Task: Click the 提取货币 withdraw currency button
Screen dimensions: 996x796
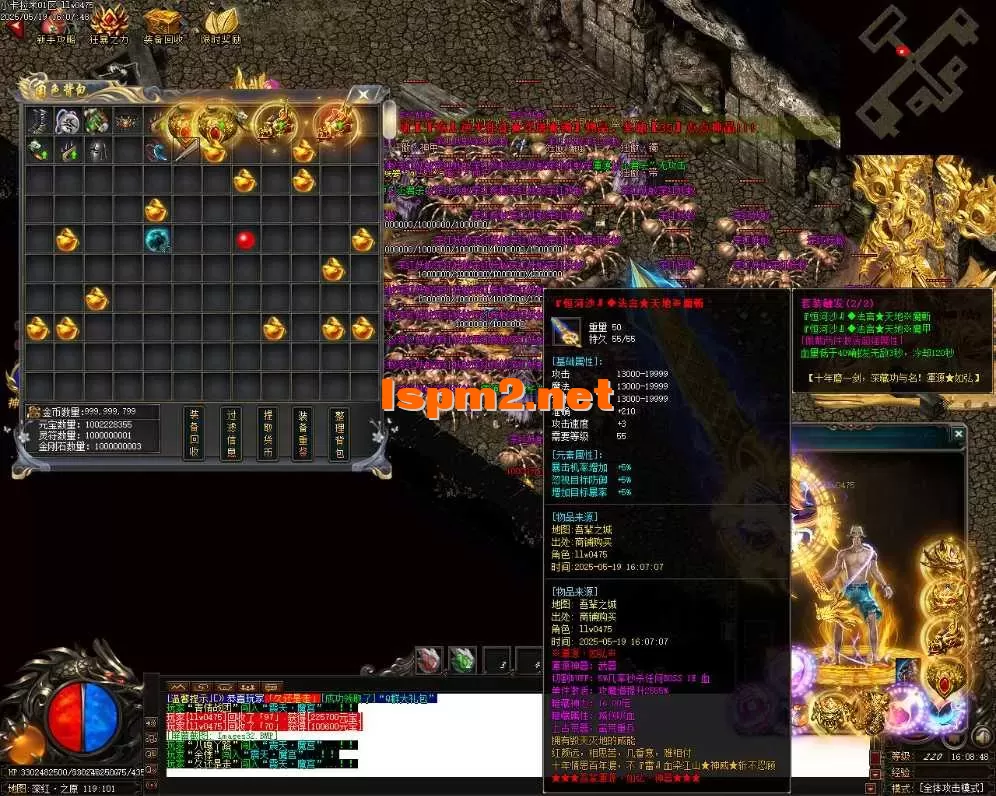Action: point(267,434)
